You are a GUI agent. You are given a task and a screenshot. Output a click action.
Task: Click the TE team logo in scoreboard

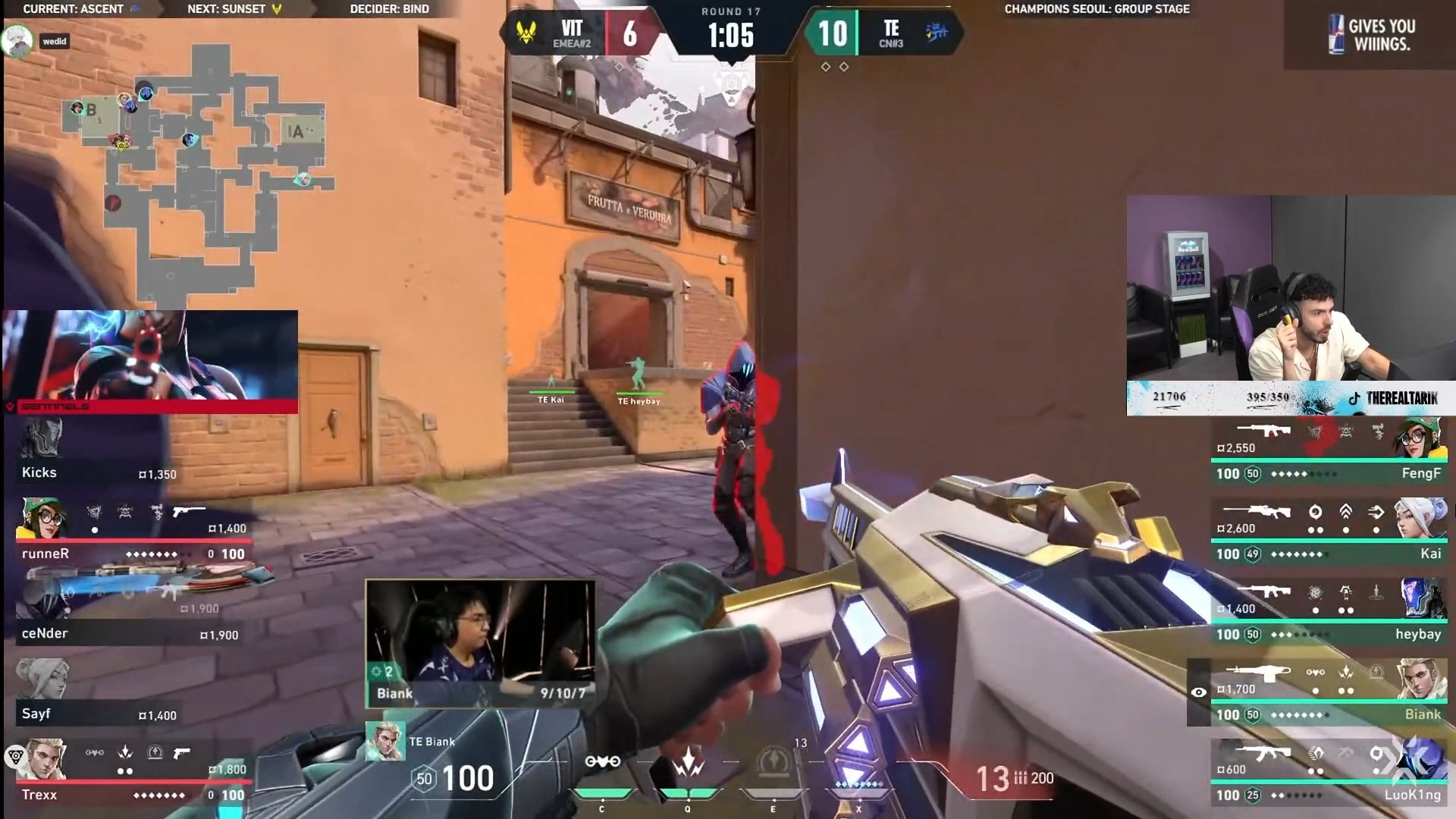[x=937, y=33]
